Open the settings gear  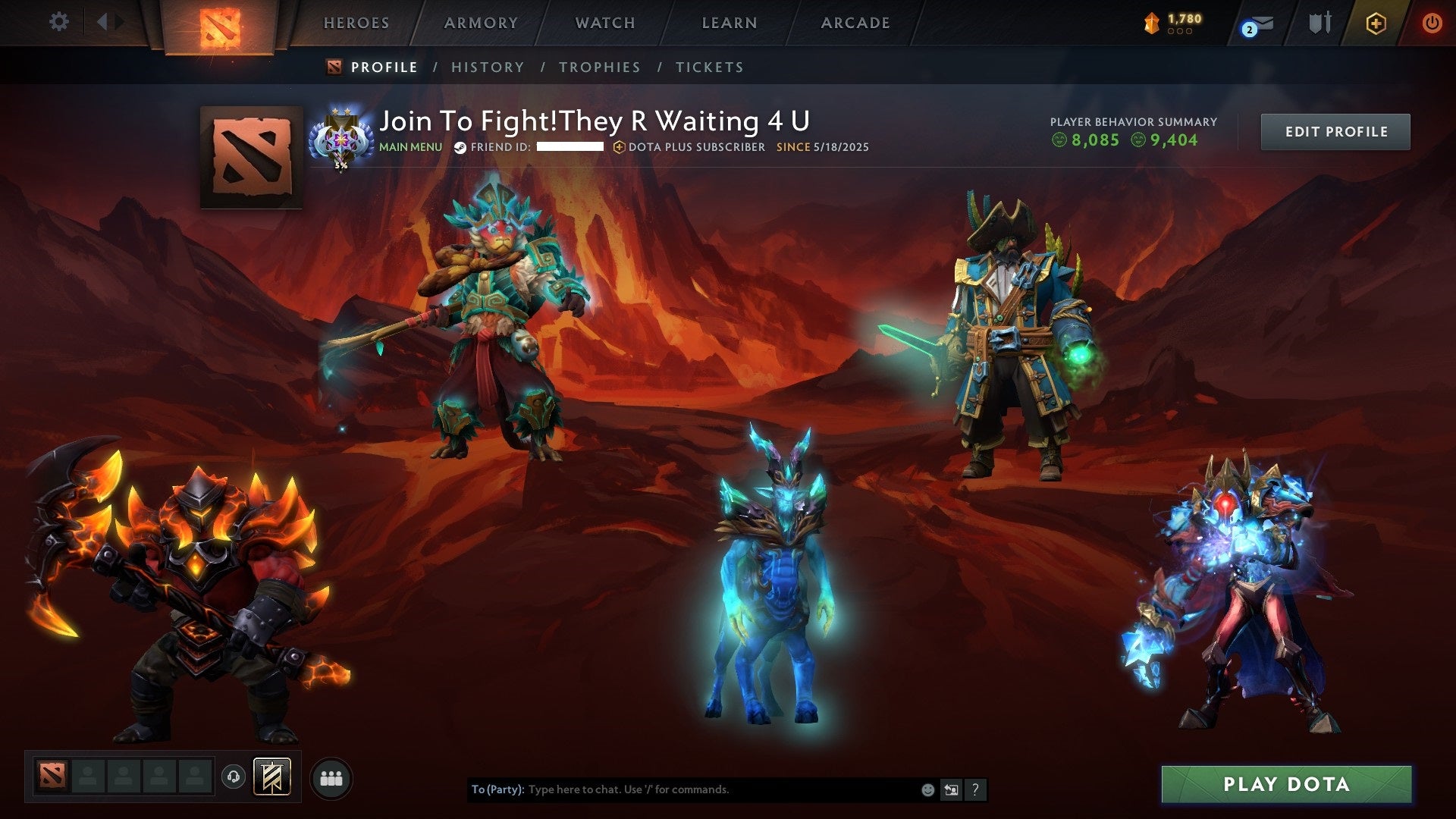click(x=59, y=21)
